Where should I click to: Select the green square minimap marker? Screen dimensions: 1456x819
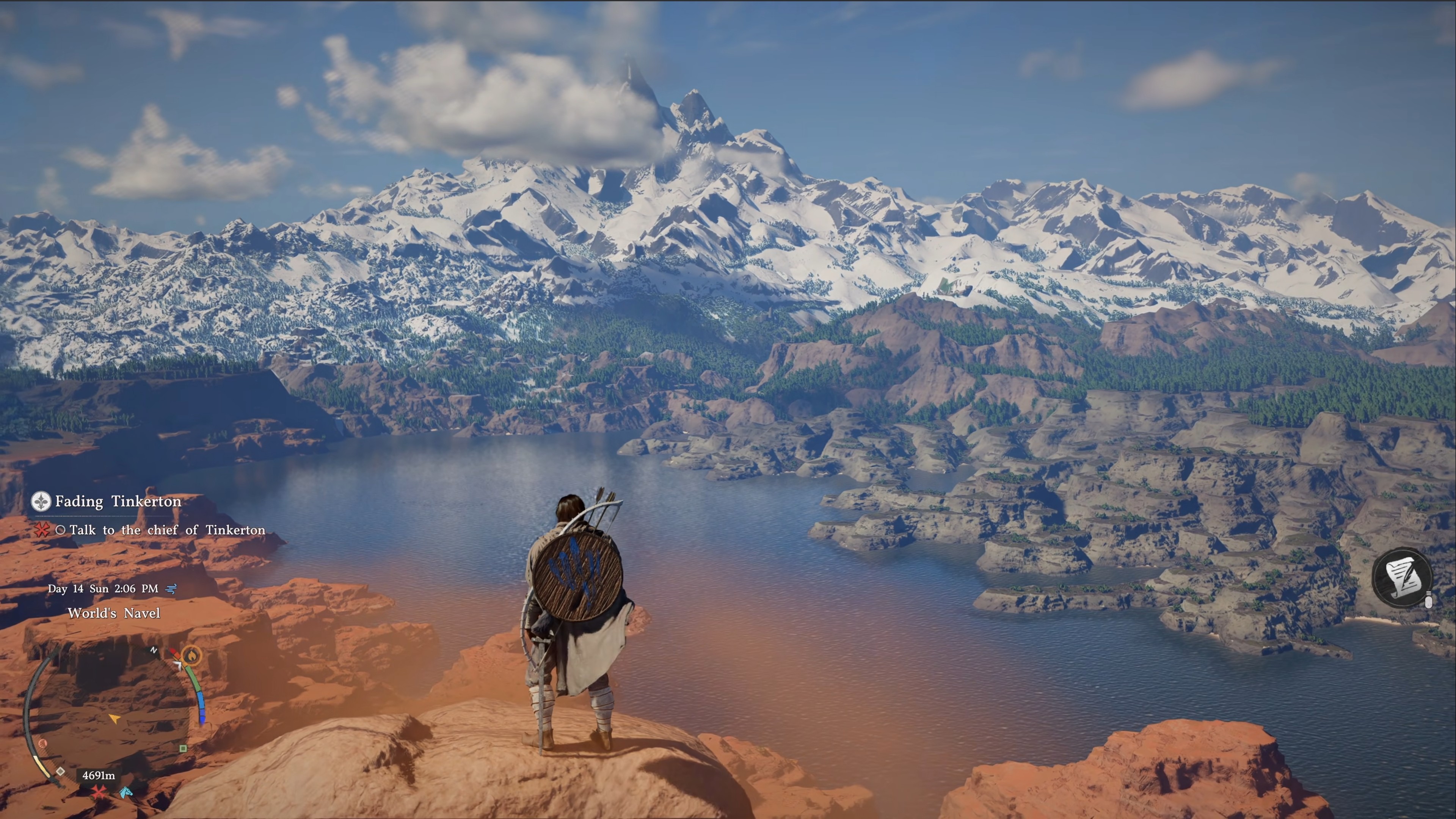[x=182, y=748]
